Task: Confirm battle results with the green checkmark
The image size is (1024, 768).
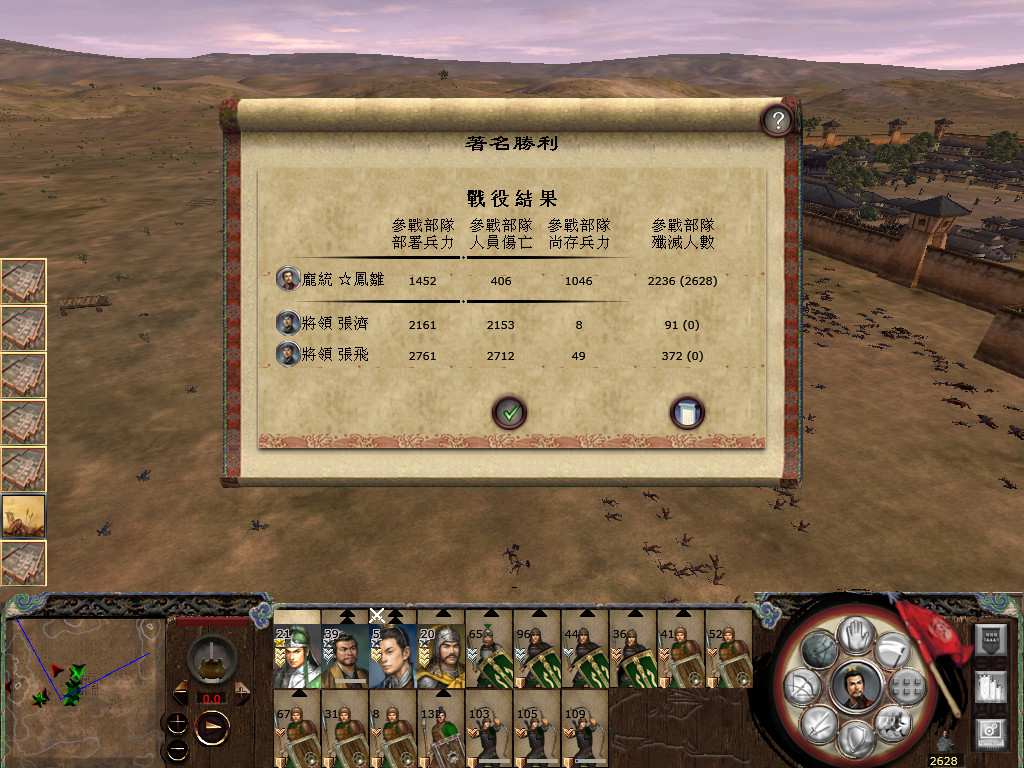Action: 510,412
